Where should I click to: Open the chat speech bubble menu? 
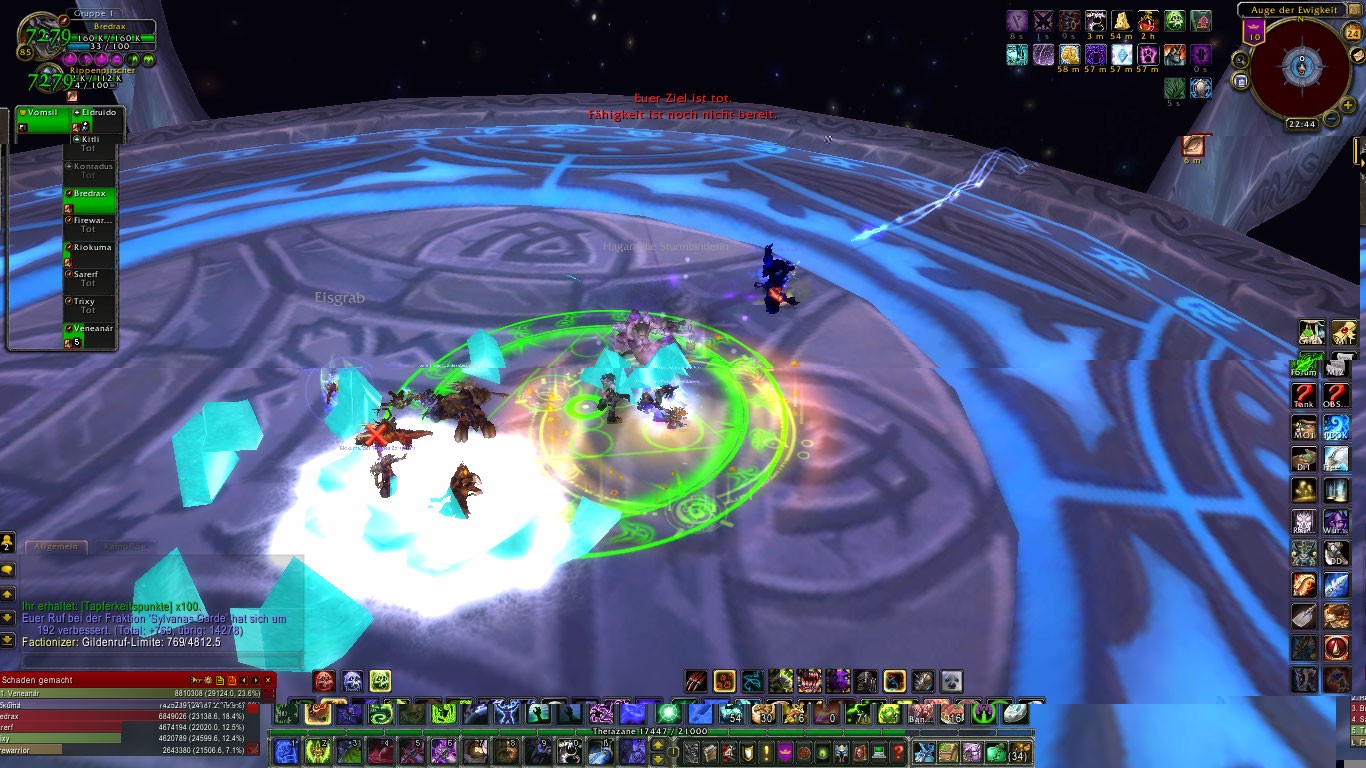coord(8,569)
